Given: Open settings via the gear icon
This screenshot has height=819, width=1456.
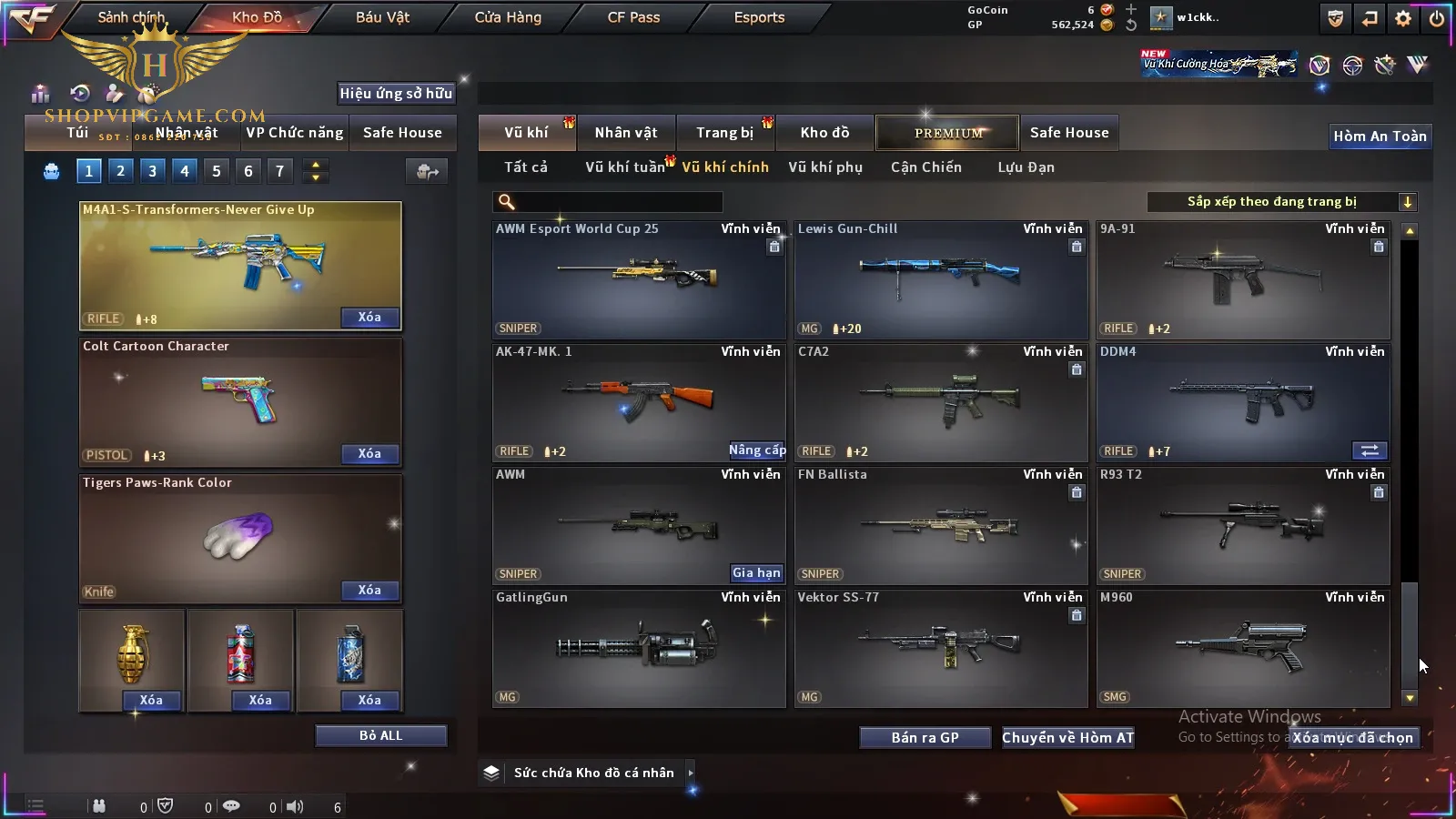Looking at the screenshot, I should click(1403, 18).
